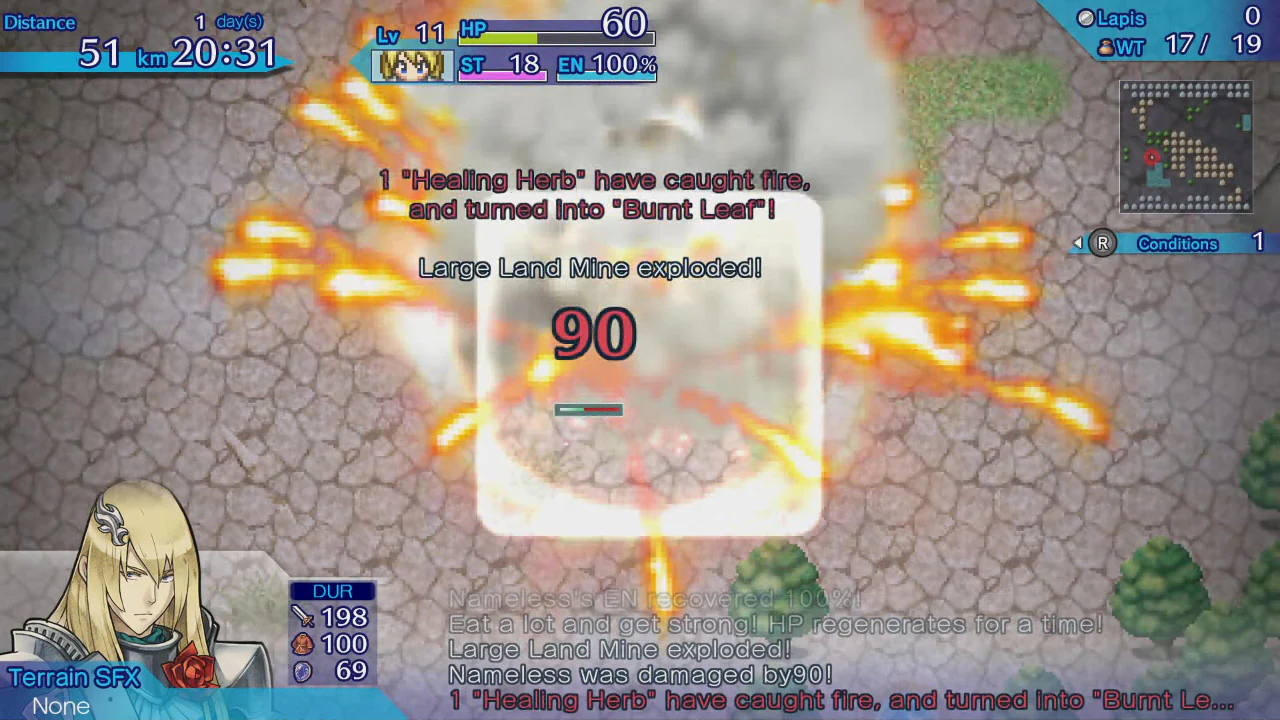Toggle the None setting under Terrain SFX
1280x720 pixels.
click(60, 706)
